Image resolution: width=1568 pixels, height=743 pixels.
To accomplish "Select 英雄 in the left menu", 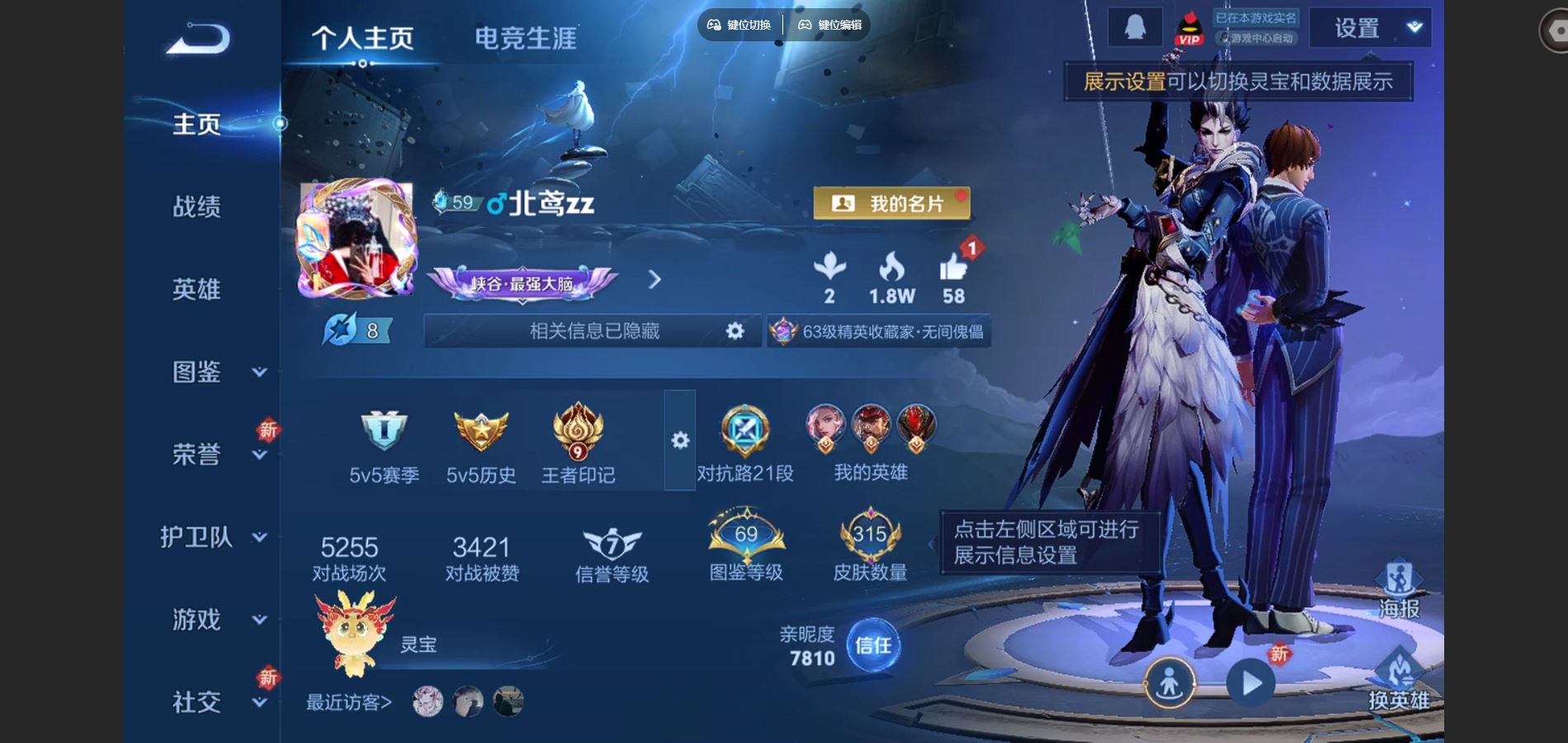I will 196,289.
